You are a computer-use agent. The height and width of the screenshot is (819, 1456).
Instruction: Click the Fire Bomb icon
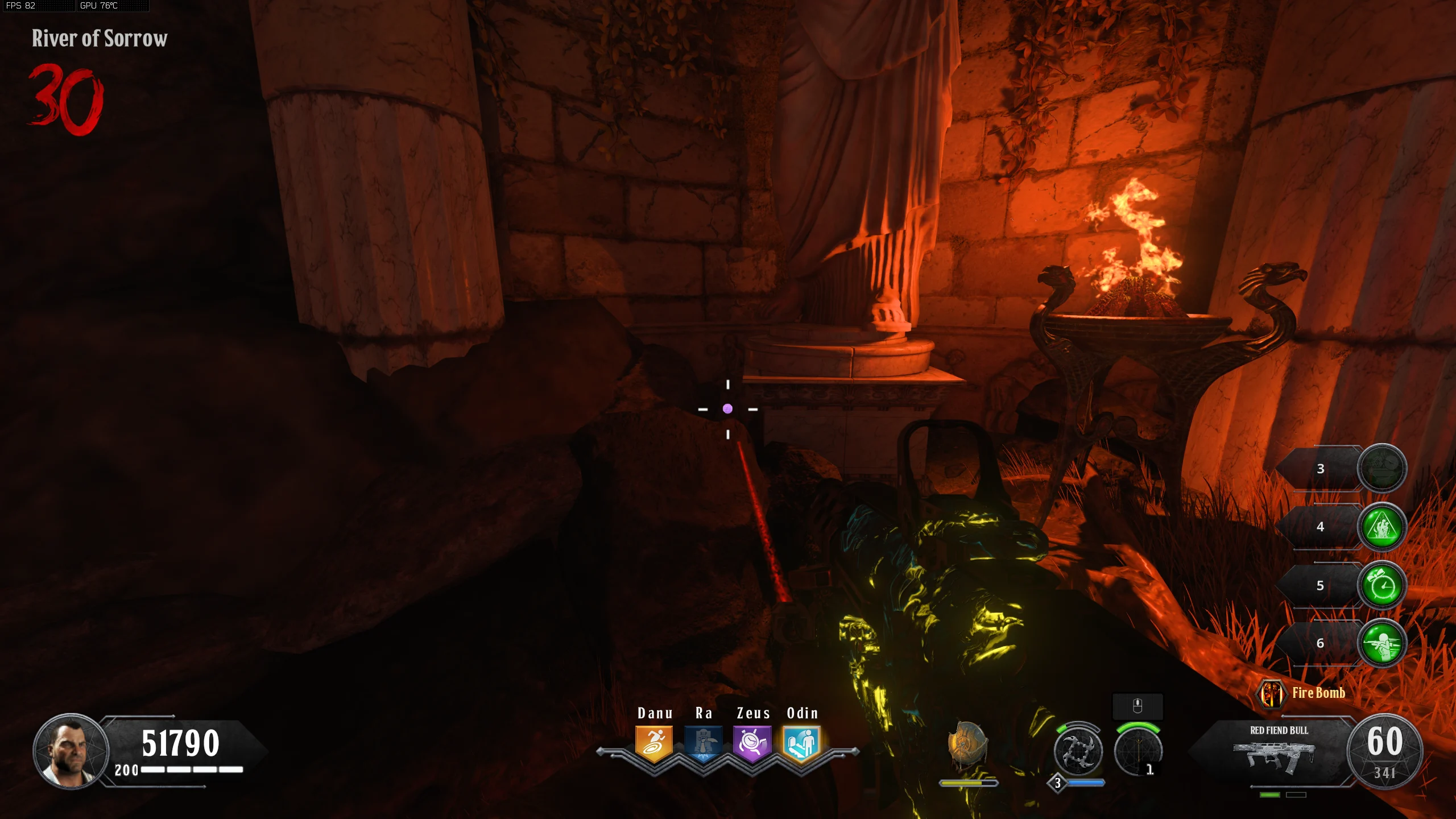(1271, 693)
